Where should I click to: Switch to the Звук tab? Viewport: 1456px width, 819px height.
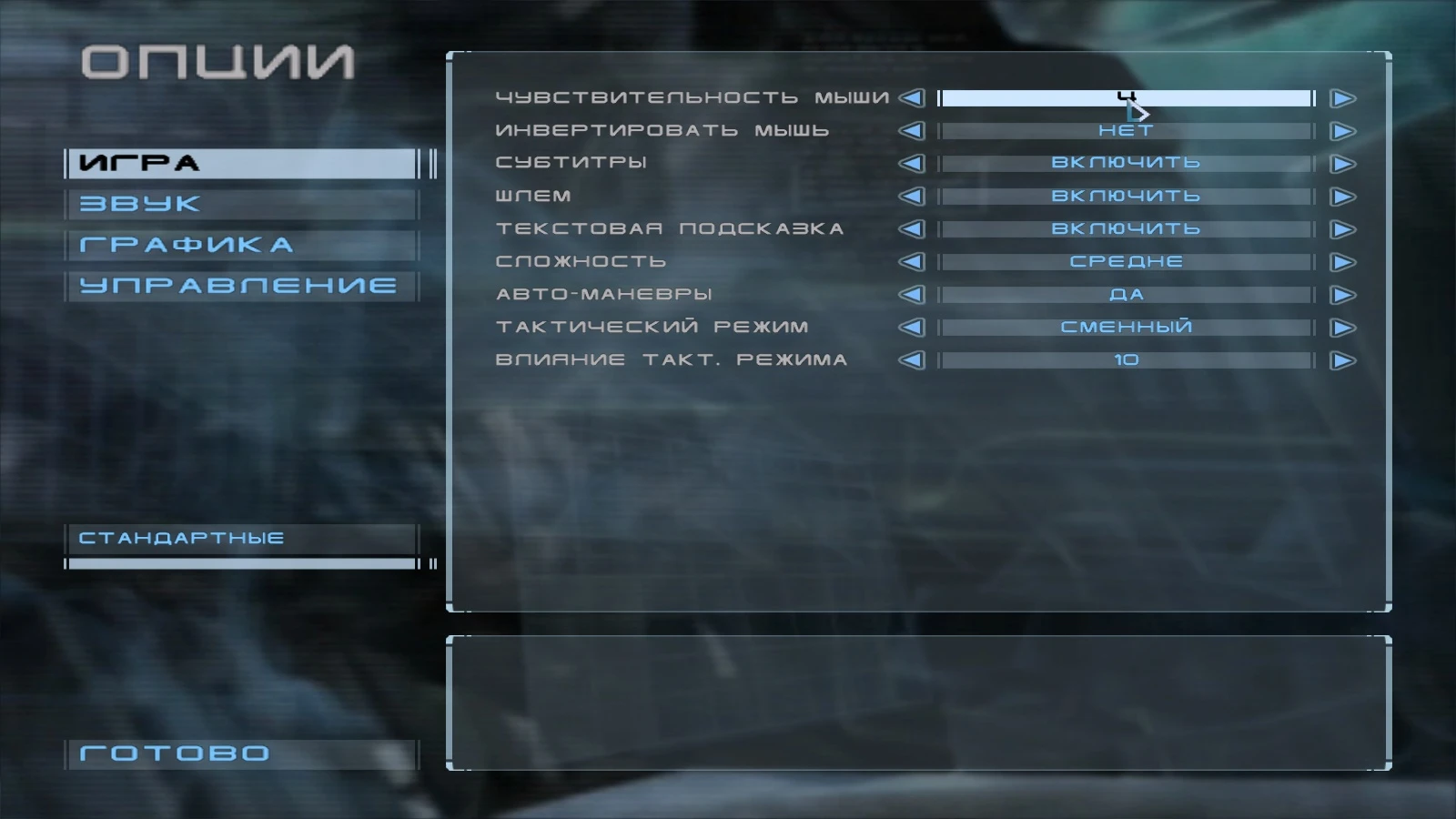click(x=240, y=204)
